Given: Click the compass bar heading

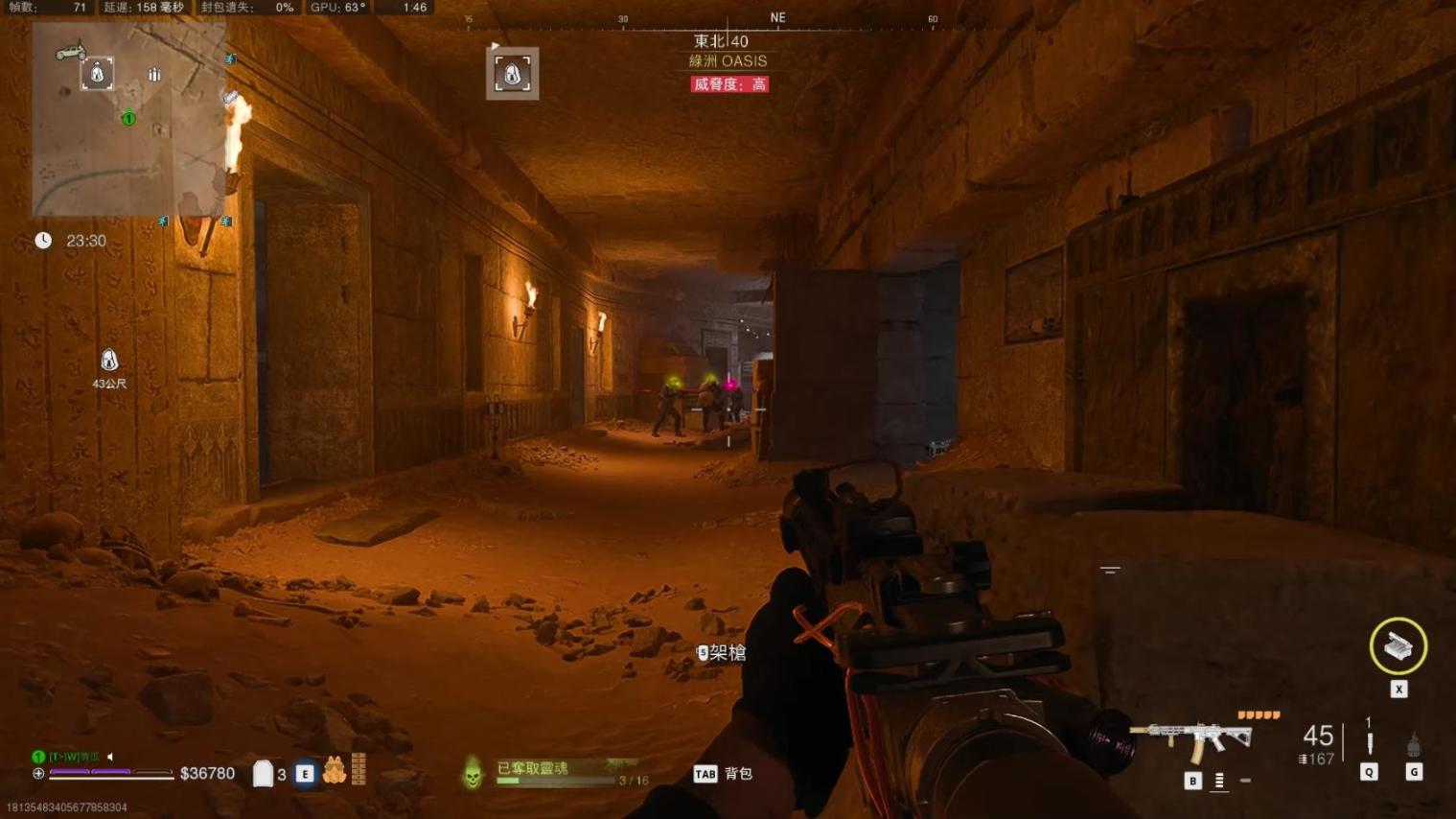Looking at the screenshot, I should pyautogui.click(x=777, y=18).
